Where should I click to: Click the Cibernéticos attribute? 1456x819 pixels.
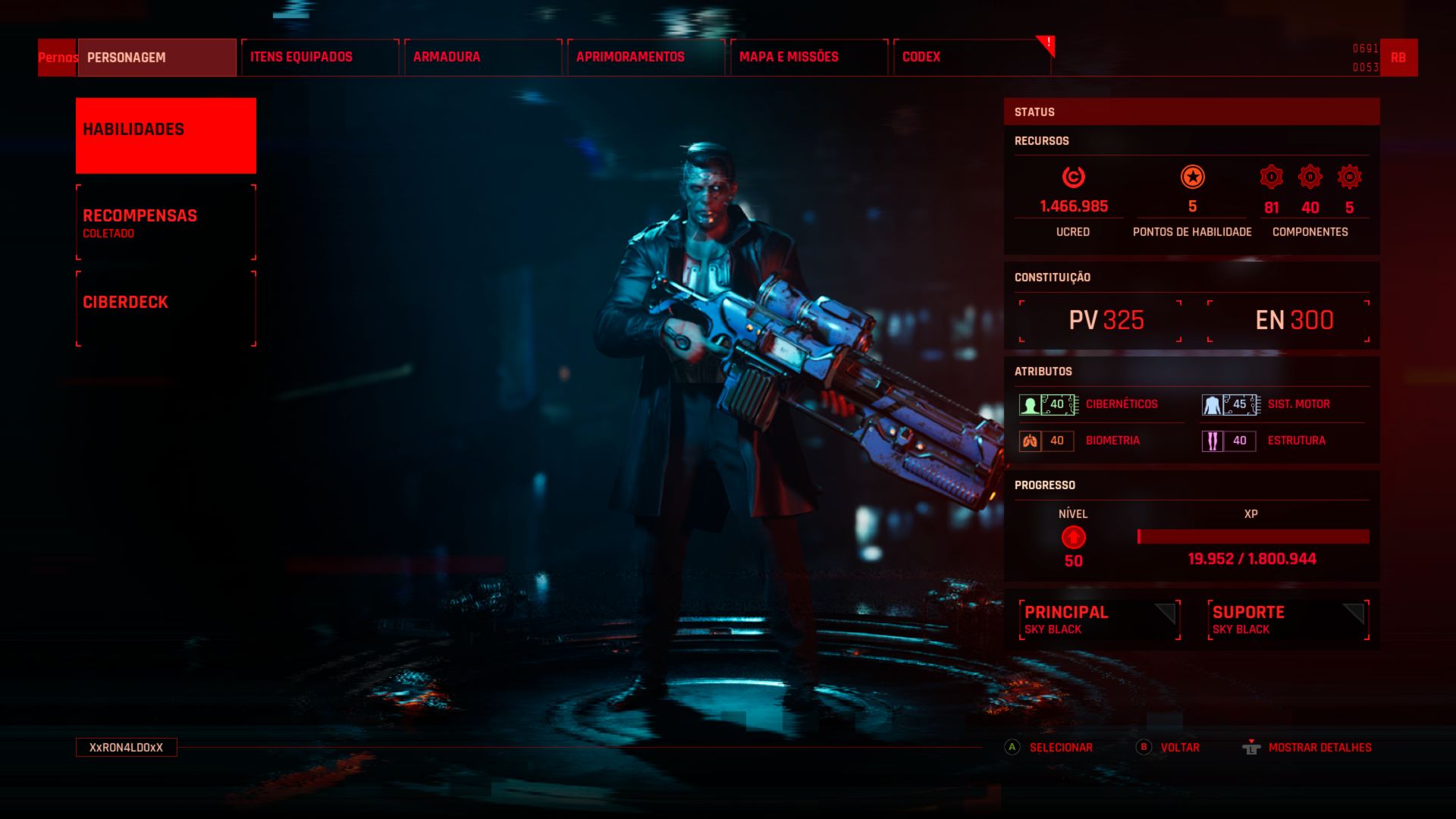[1100, 404]
